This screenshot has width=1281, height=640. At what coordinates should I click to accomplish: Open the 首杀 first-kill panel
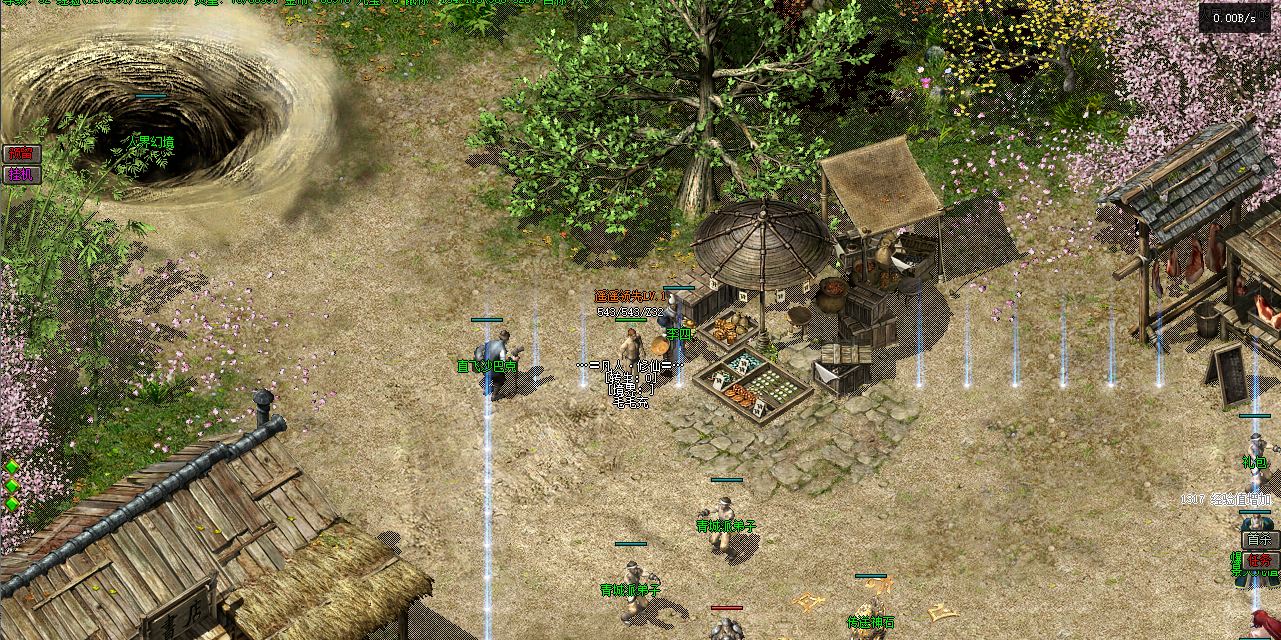pos(1260,540)
